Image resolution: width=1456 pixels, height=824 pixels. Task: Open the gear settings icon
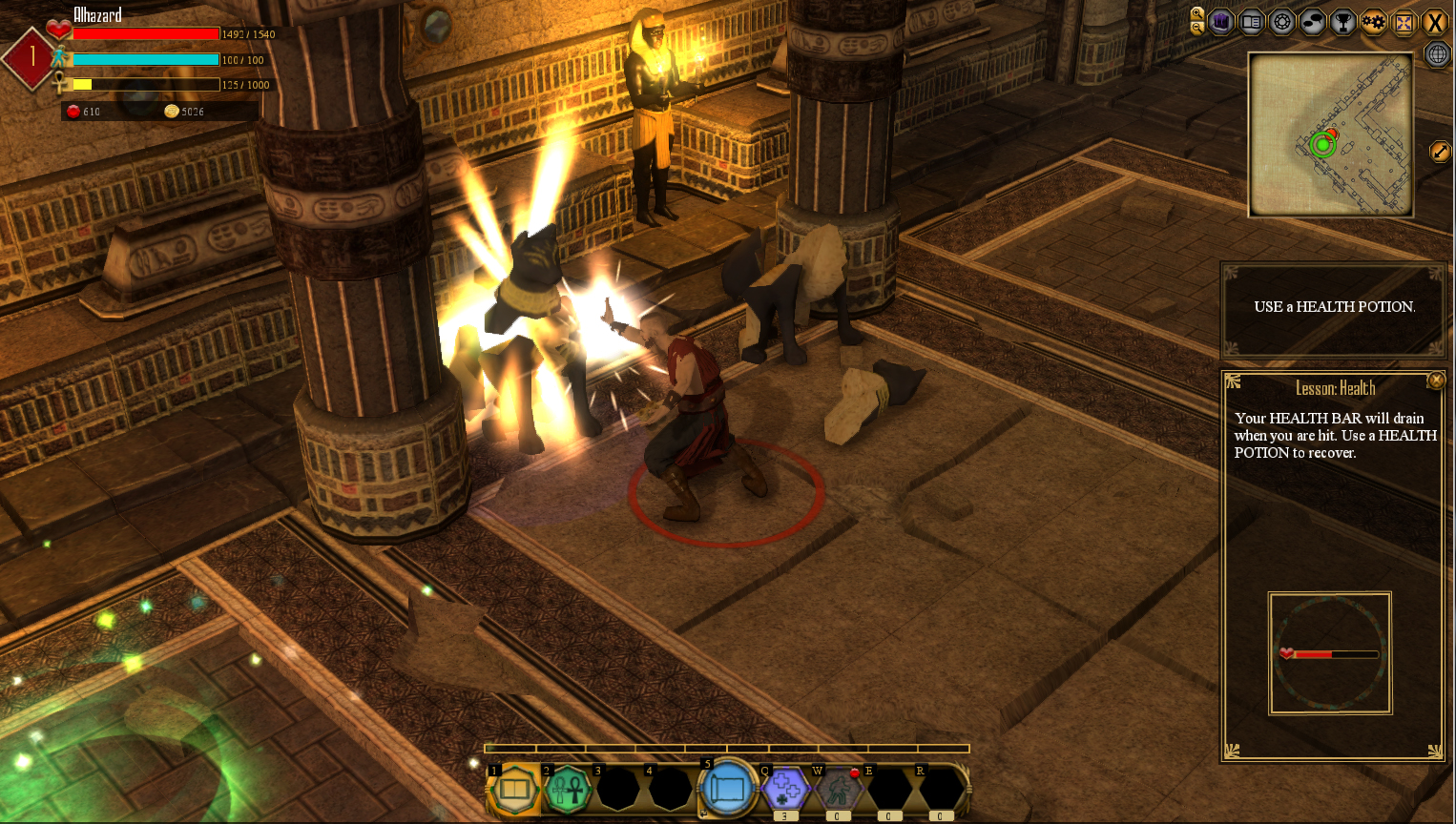point(1374,22)
